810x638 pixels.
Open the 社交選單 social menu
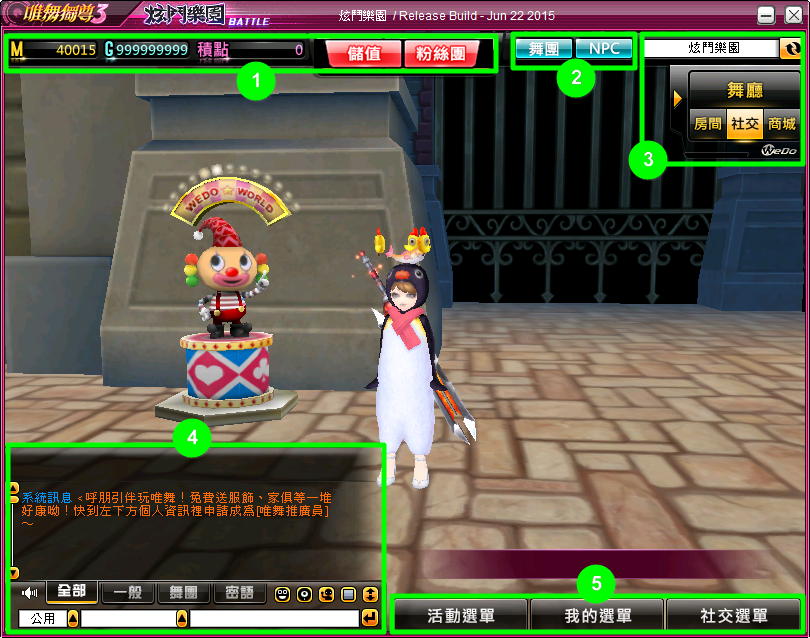point(734,615)
